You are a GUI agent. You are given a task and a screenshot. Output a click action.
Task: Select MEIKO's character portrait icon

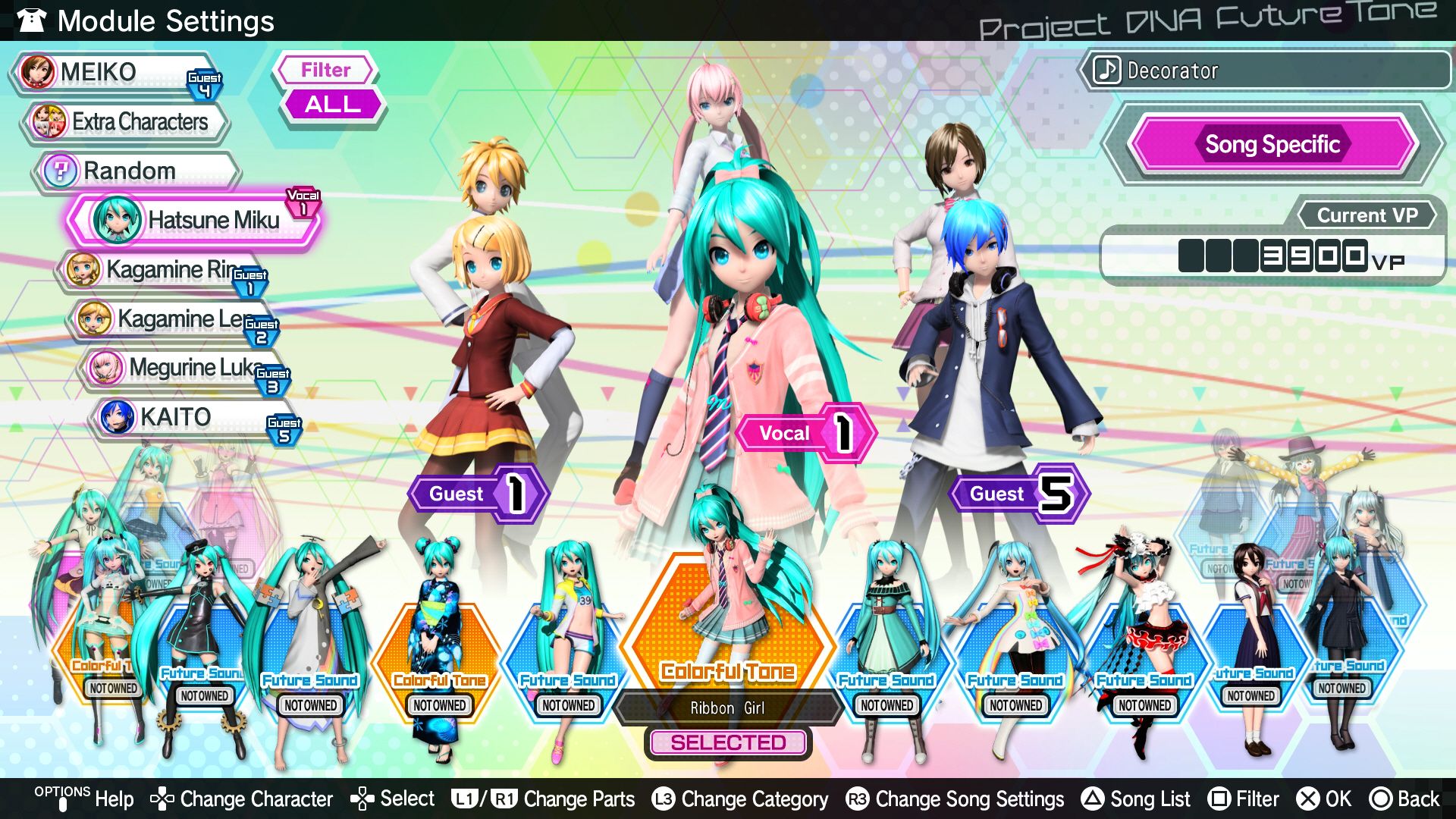[x=37, y=73]
